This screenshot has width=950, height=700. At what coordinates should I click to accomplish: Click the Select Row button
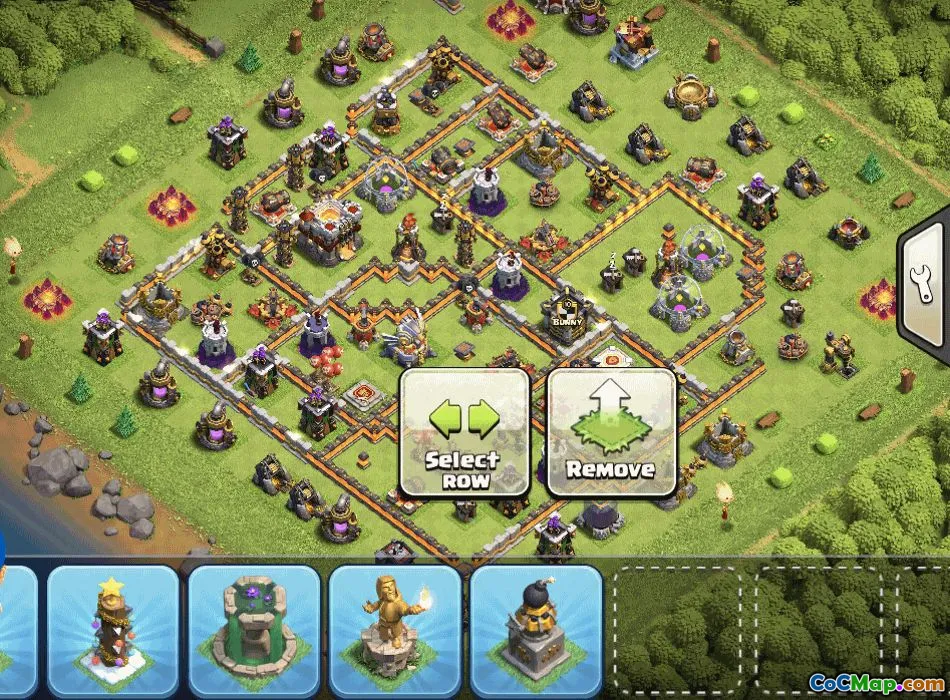click(463, 433)
